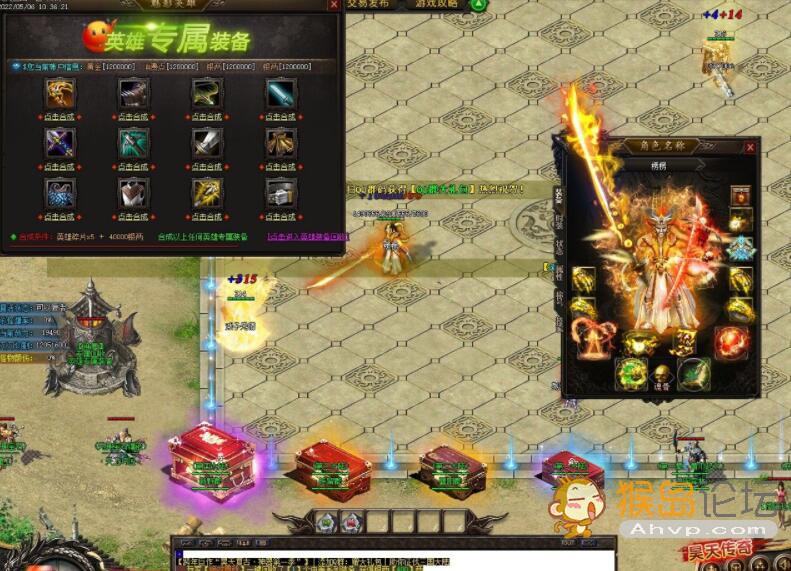This screenshot has height=571, width=791.
Task: Switch to the 时装 fashion tab
Action: click(x=560, y=220)
